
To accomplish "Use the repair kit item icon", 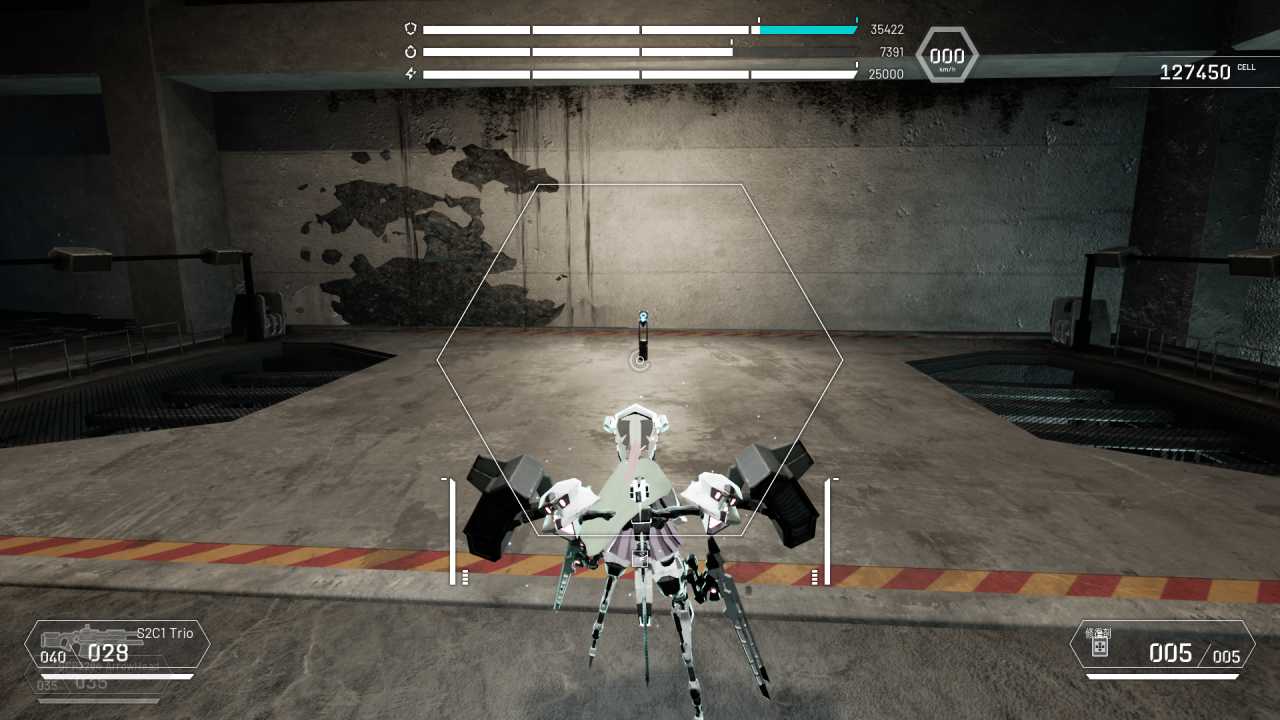I will point(1099,644).
